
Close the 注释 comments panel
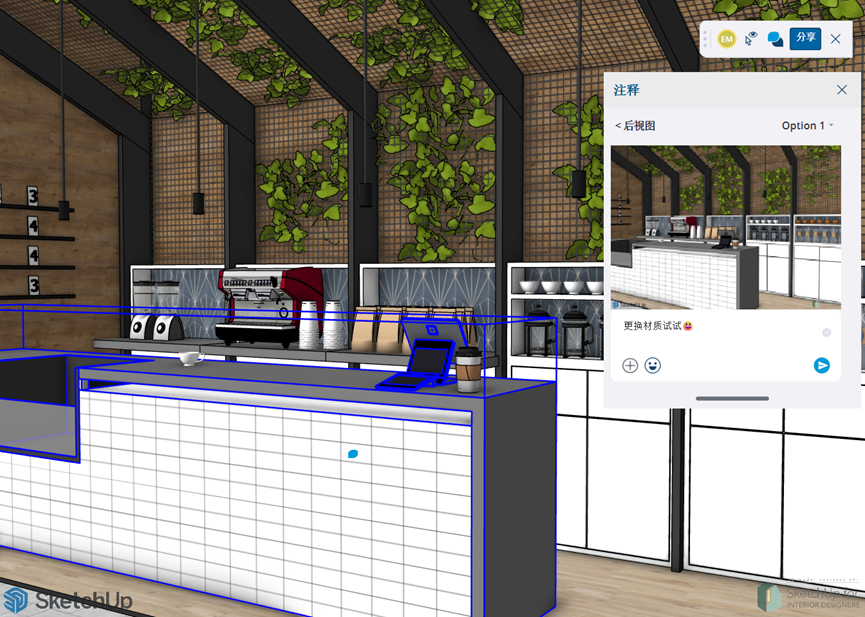(x=842, y=90)
